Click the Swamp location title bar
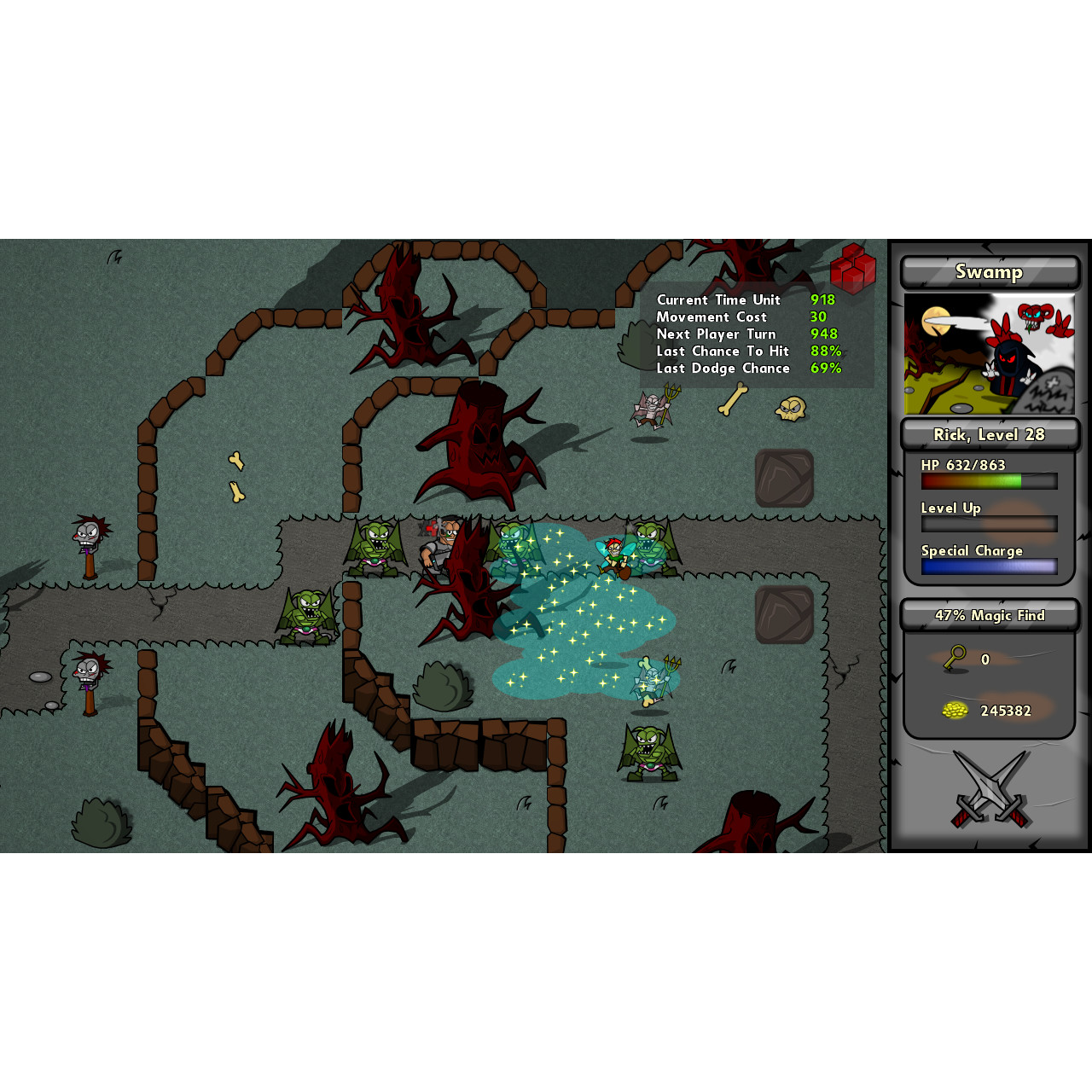Viewport: 1092px width, 1092px height. pyautogui.click(x=990, y=272)
